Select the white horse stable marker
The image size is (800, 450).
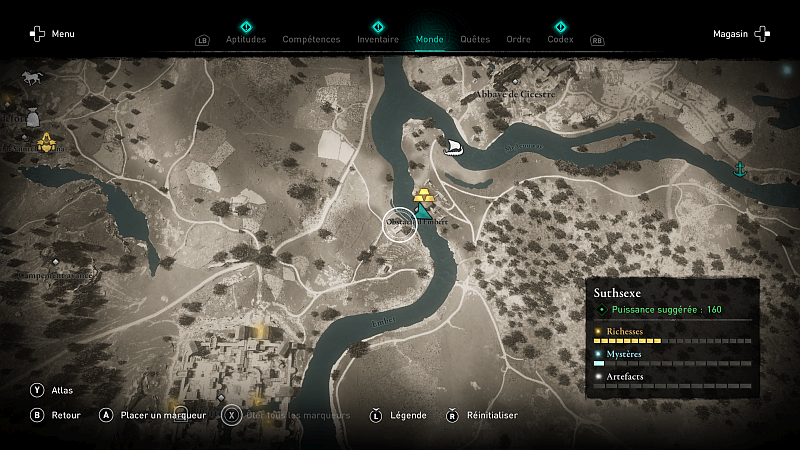(31, 77)
